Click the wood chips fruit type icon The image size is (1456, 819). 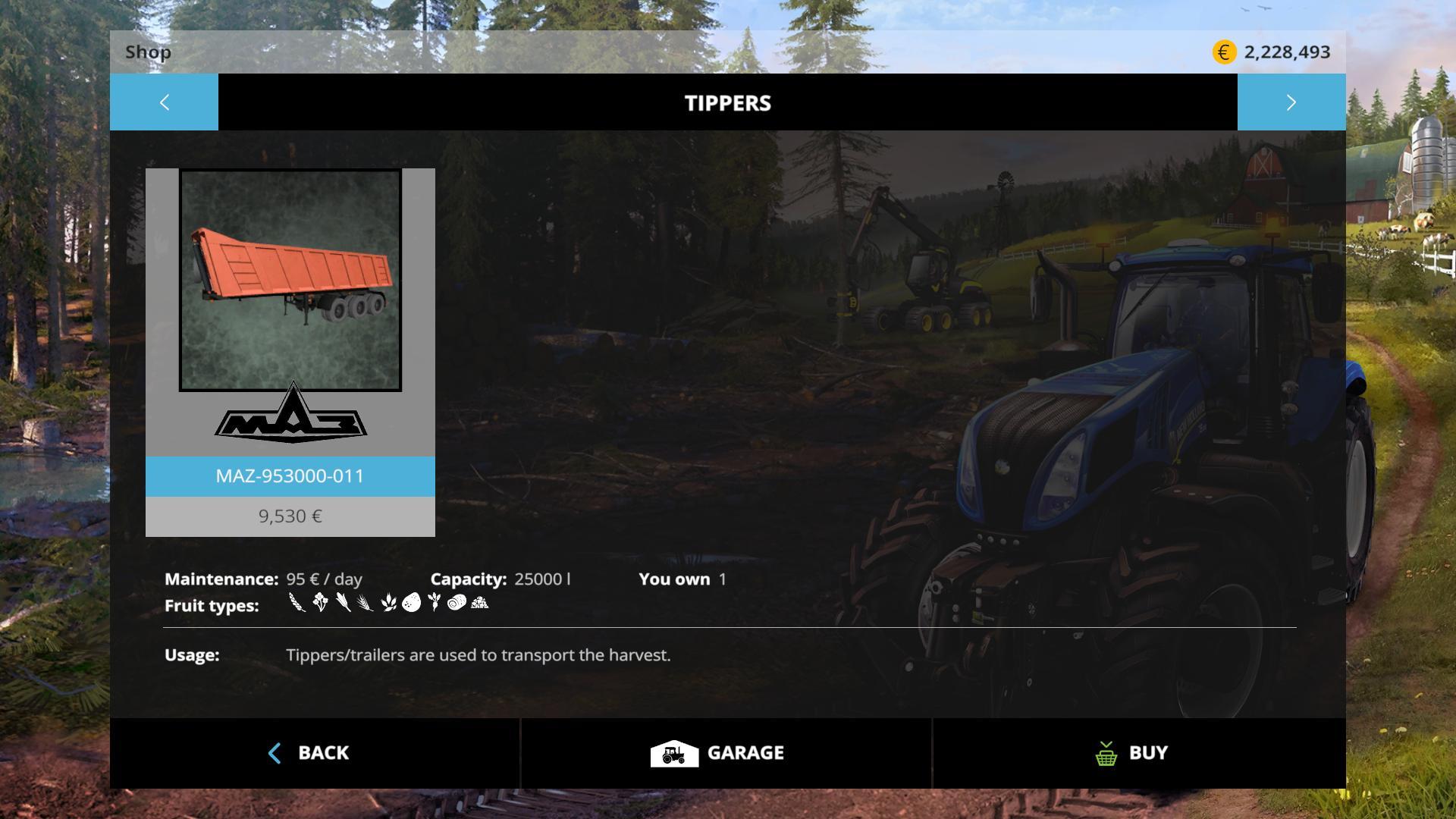point(478,603)
